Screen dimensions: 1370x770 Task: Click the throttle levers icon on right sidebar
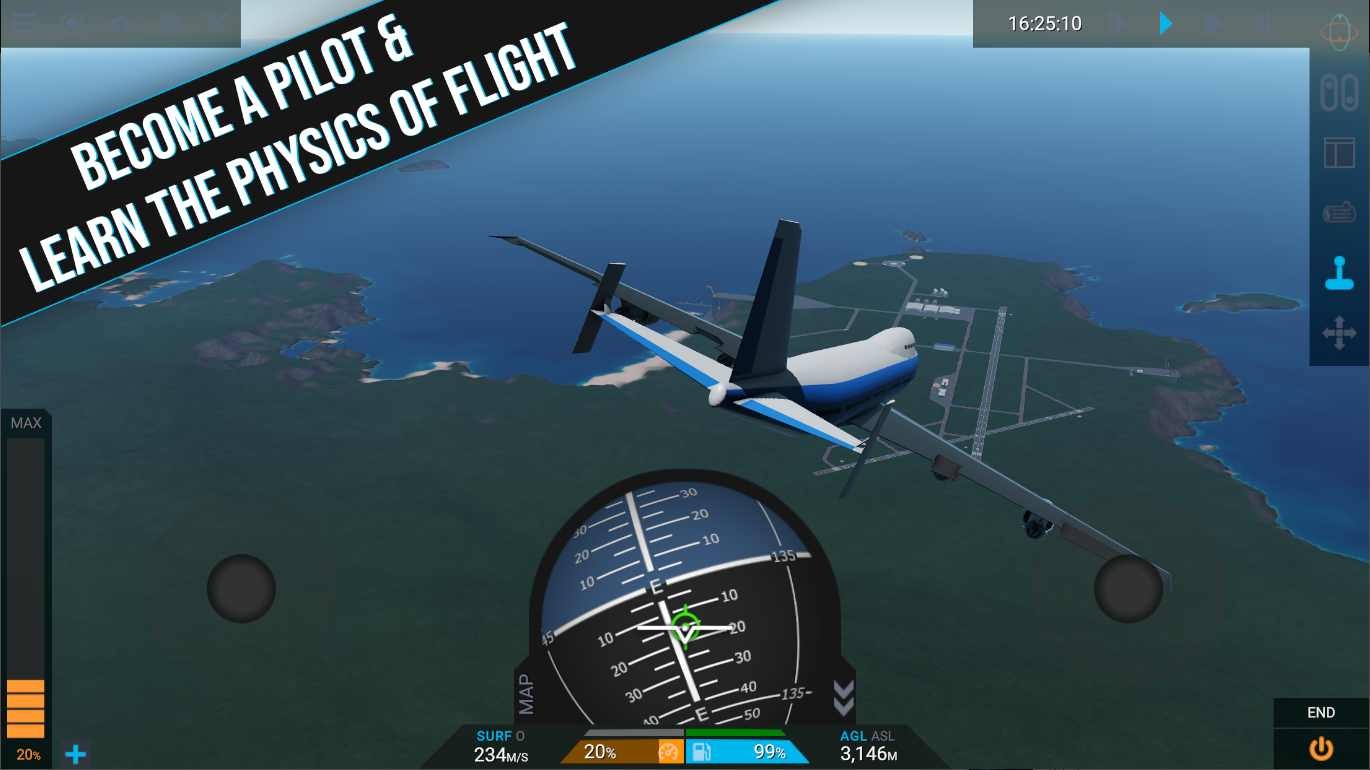[1340, 211]
